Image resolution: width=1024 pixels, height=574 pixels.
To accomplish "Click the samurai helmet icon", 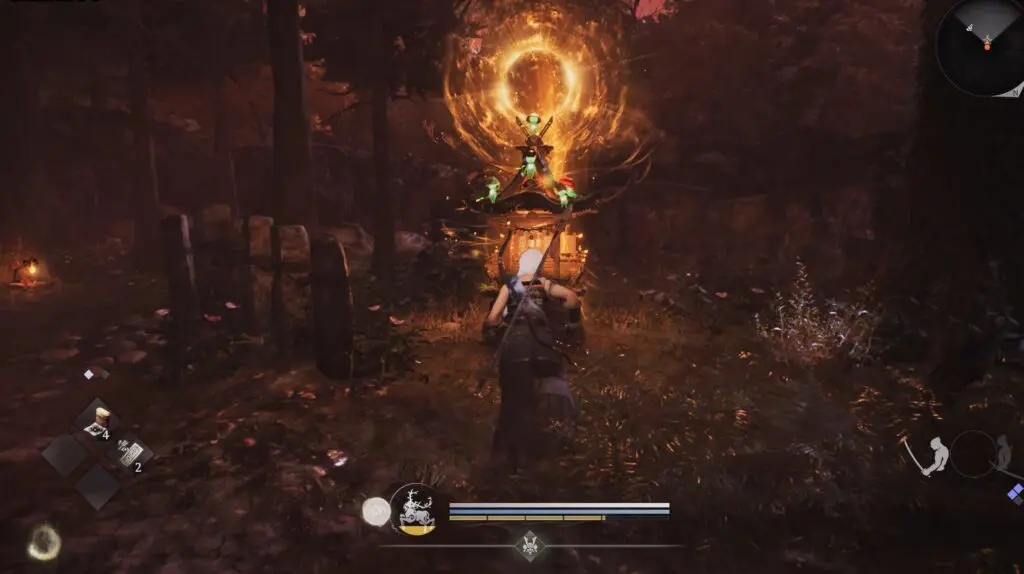I will tap(528, 546).
